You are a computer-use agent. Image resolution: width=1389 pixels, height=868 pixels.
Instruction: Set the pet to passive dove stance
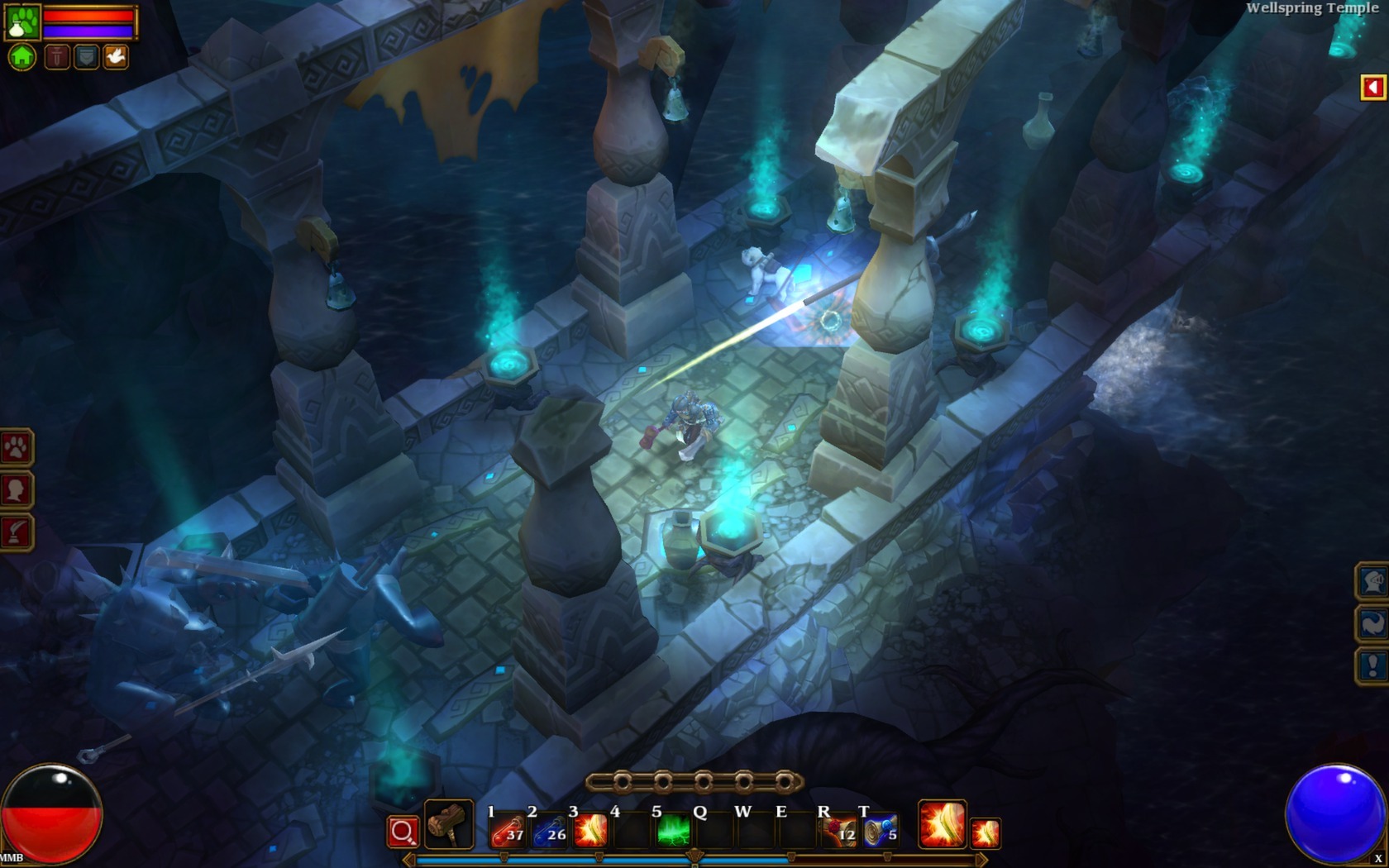115,55
